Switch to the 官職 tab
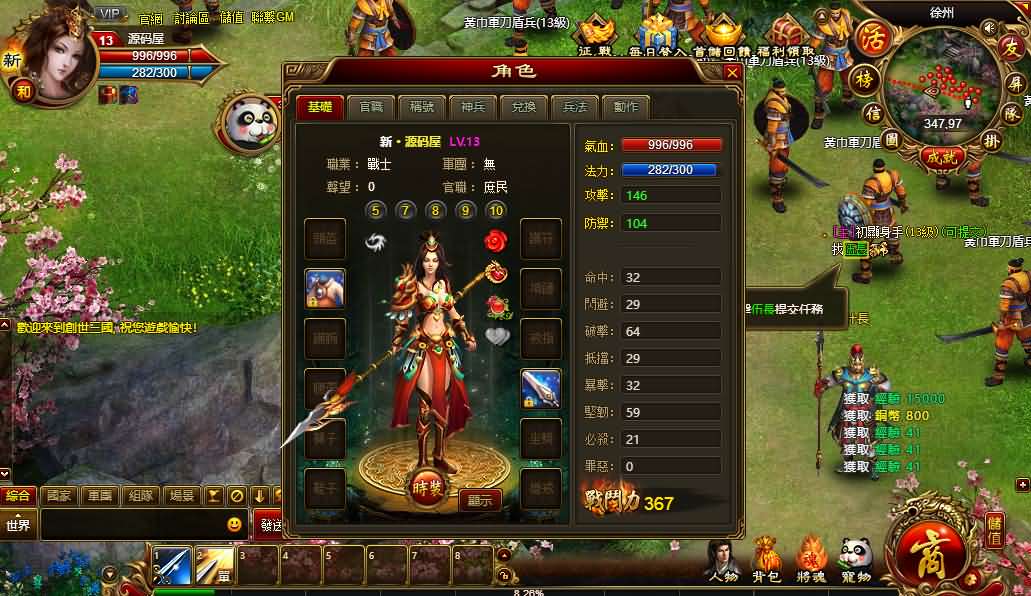The height and width of the screenshot is (596, 1031). click(371, 108)
